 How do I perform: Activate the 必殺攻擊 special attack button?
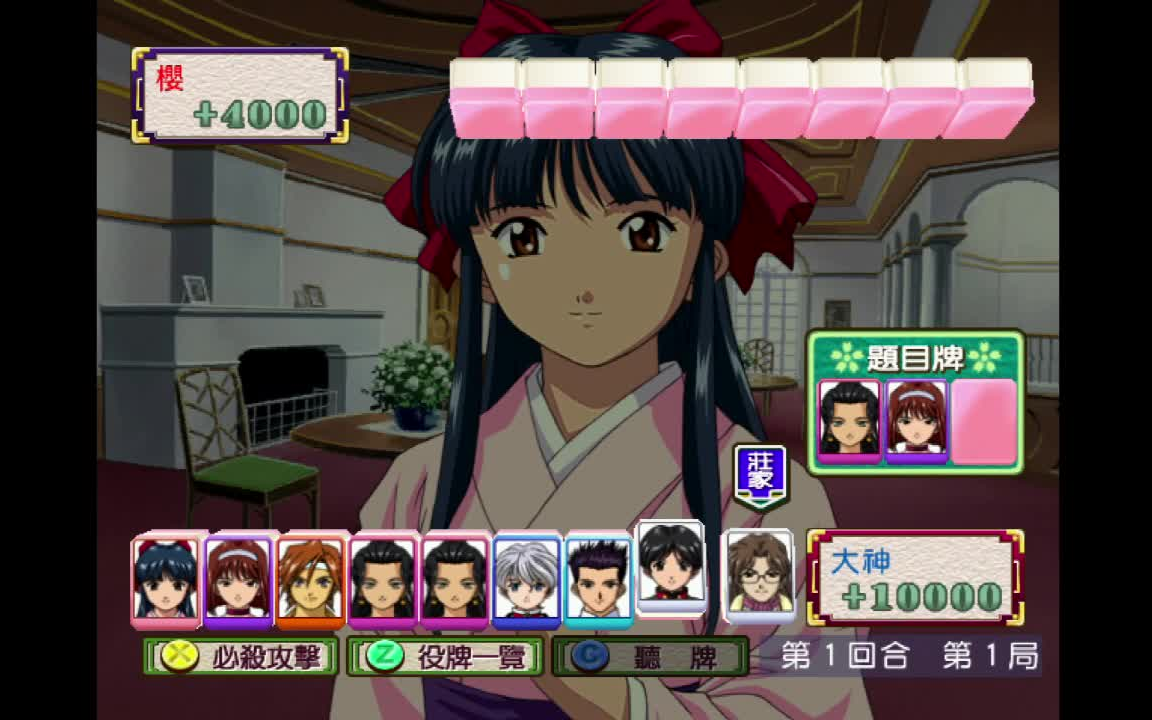pos(241,657)
